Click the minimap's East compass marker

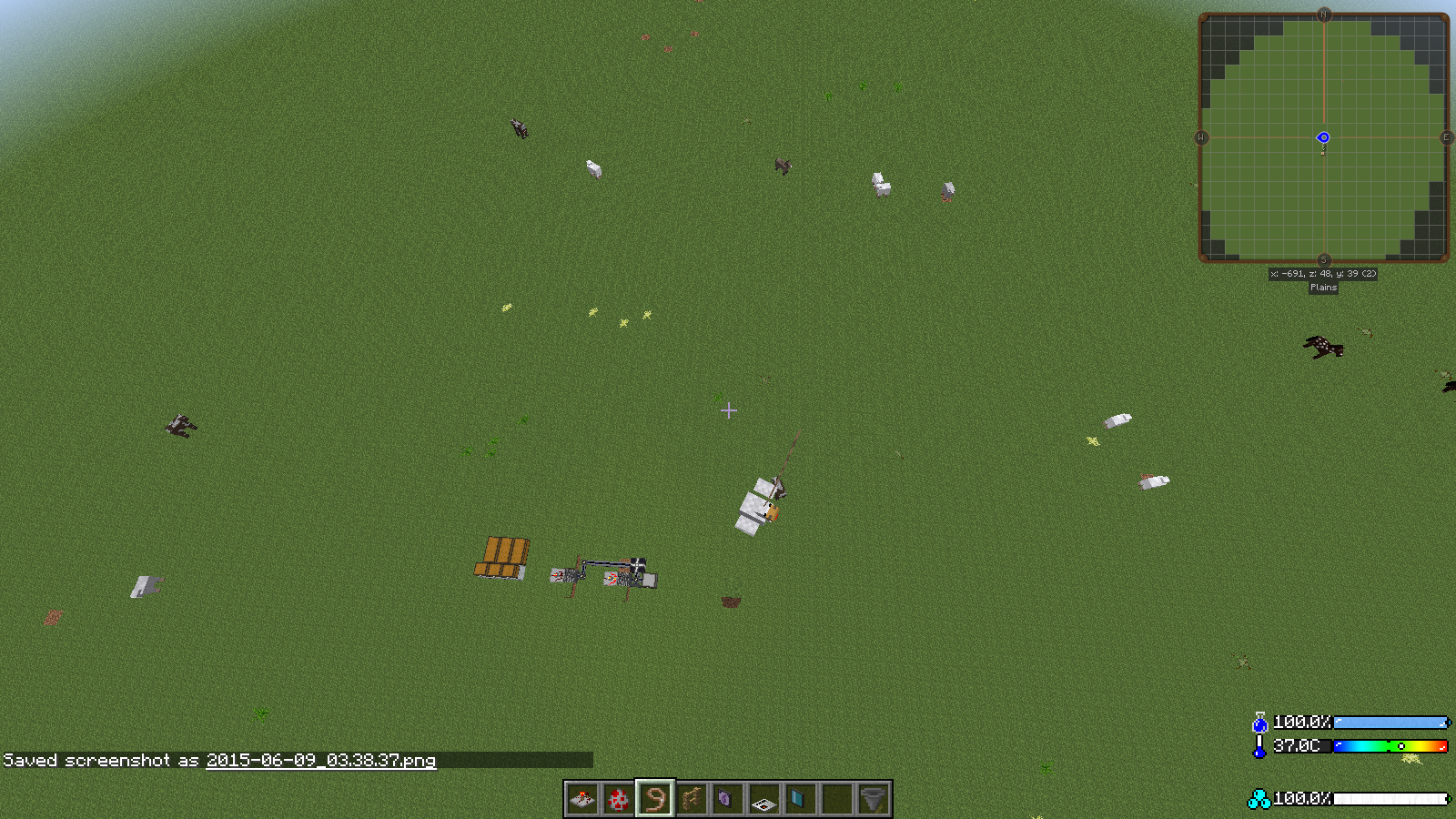tap(1446, 137)
